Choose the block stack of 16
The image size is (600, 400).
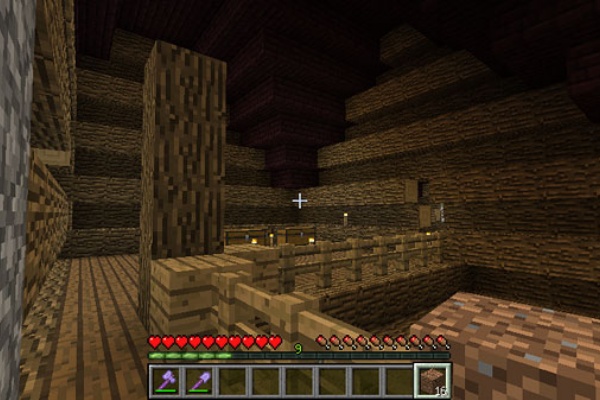click(430, 381)
